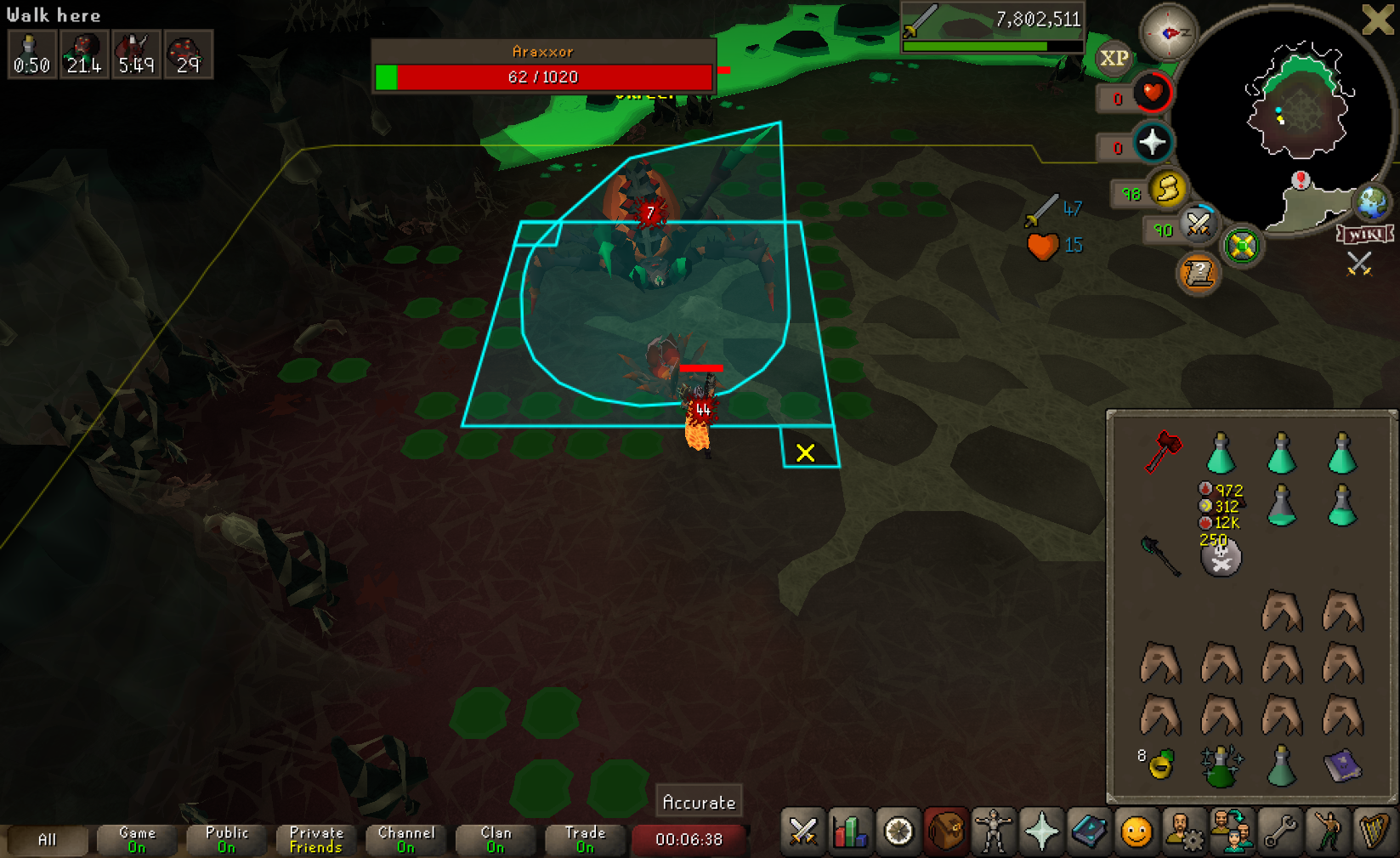Switch to the Combat Options tab
Image resolution: width=1400 pixels, height=858 pixels.
point(803,832)
